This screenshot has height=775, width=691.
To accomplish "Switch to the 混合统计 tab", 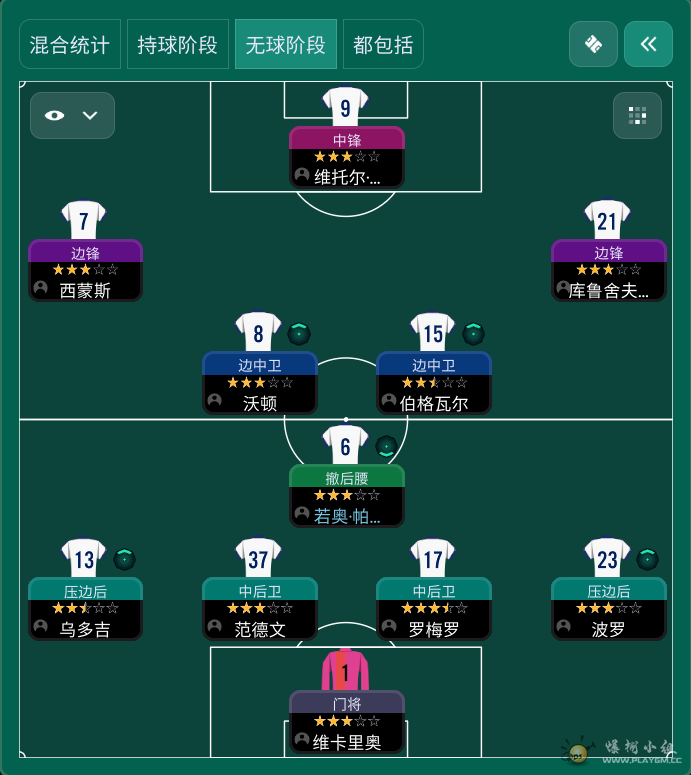I will point(70,45).
